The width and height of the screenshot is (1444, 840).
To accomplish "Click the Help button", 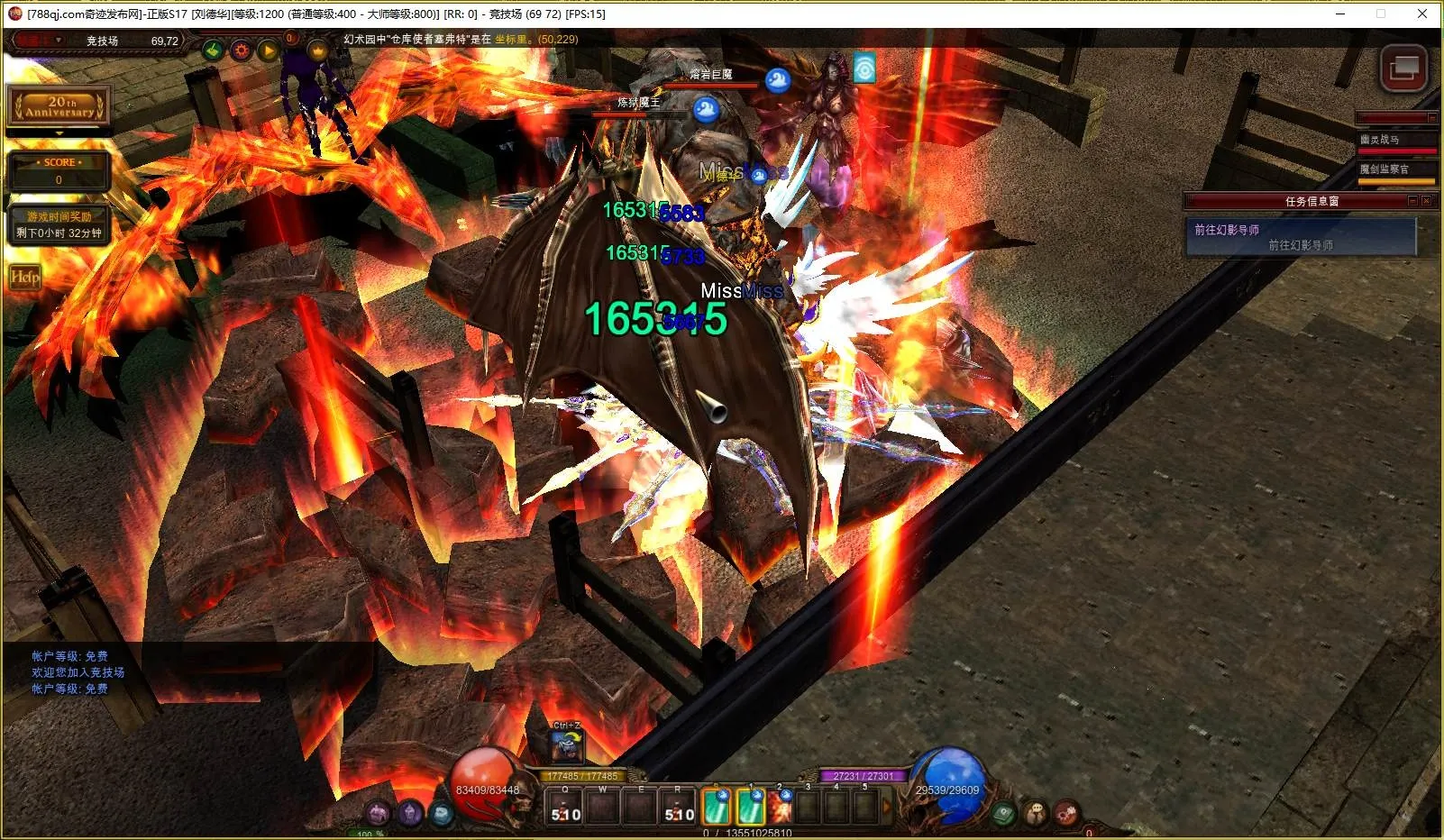I will click(x=24, y=277).
